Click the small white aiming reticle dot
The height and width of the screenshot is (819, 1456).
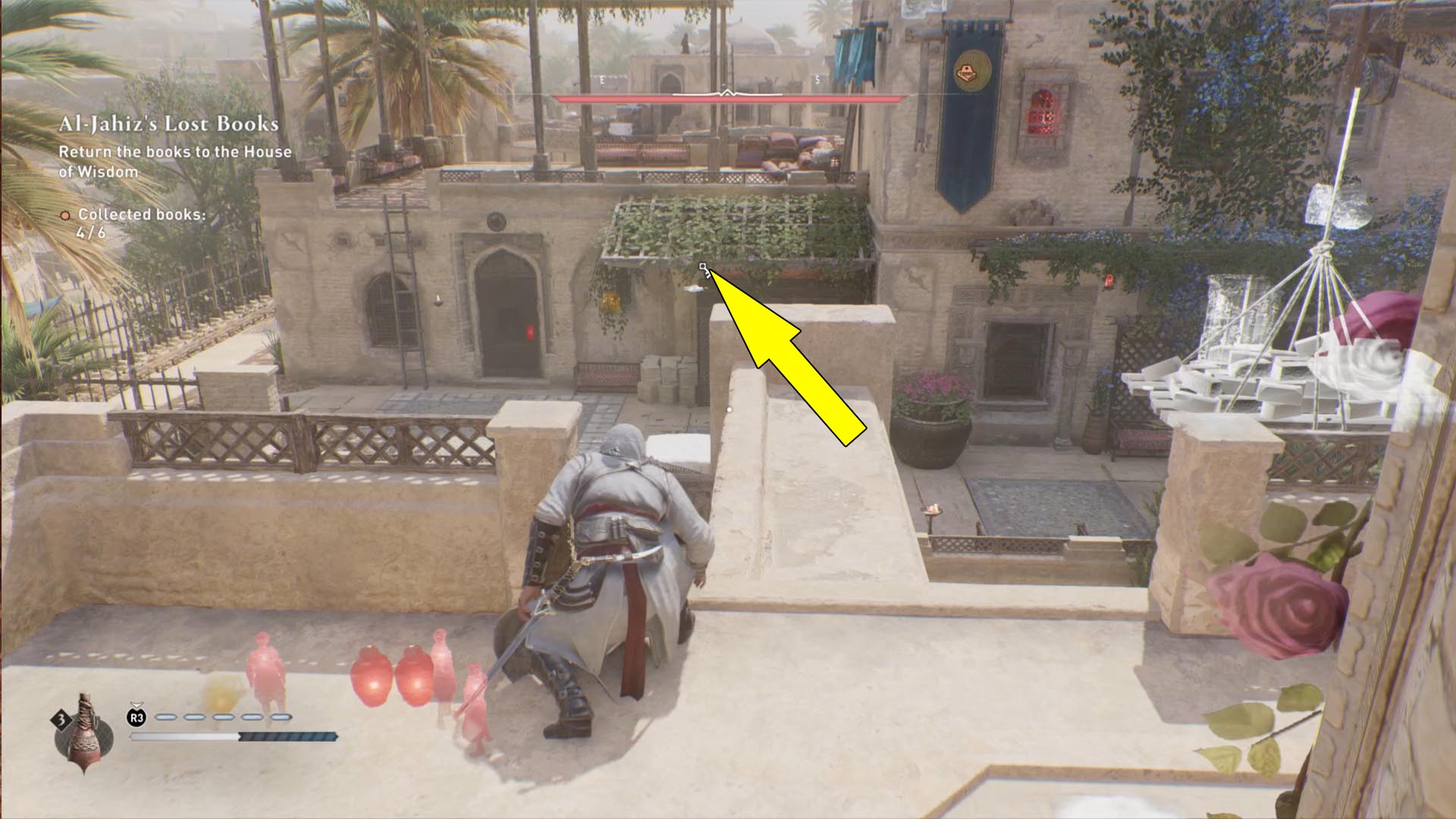(730, 408)
